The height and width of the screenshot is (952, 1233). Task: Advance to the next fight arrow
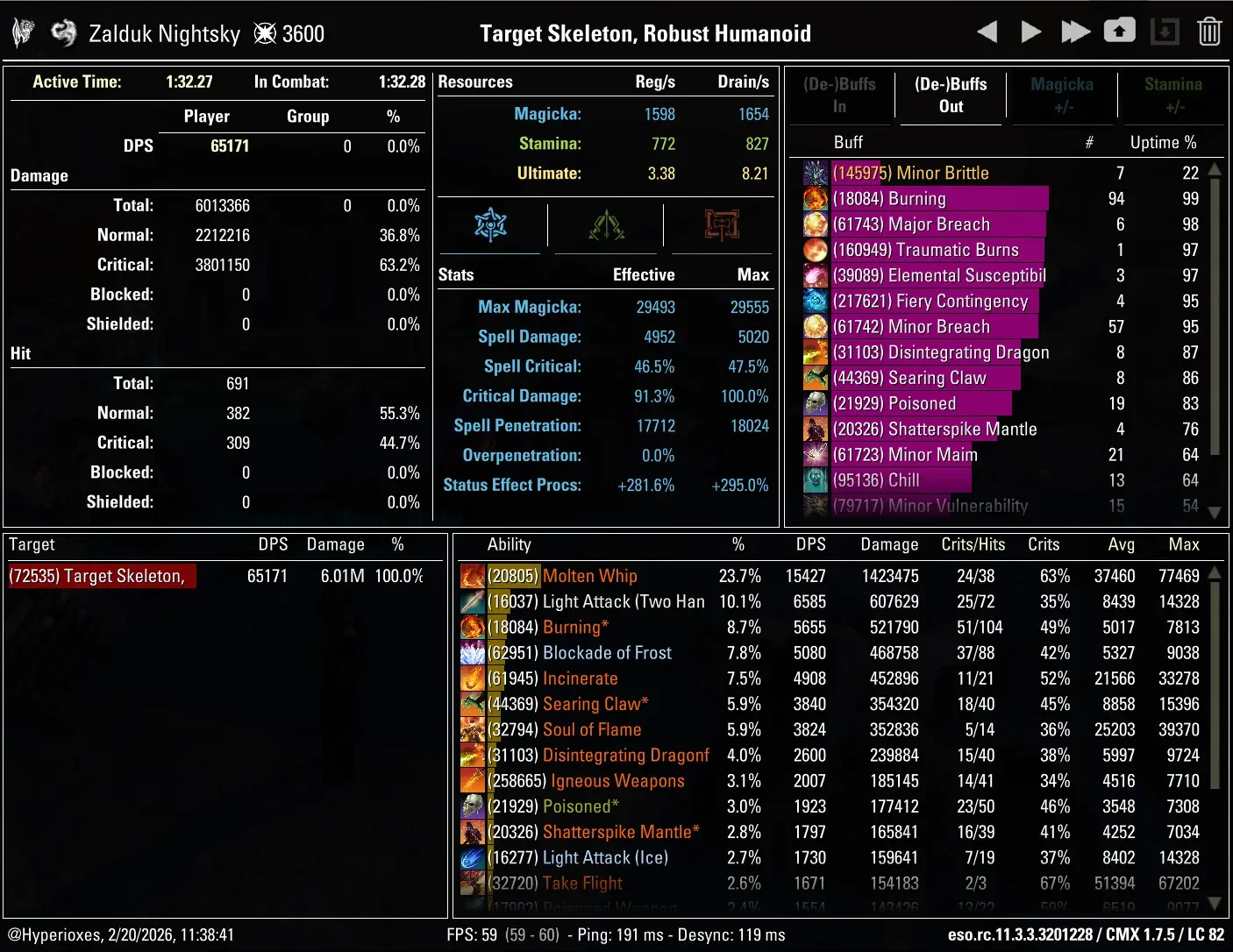tap(1030, 31)
